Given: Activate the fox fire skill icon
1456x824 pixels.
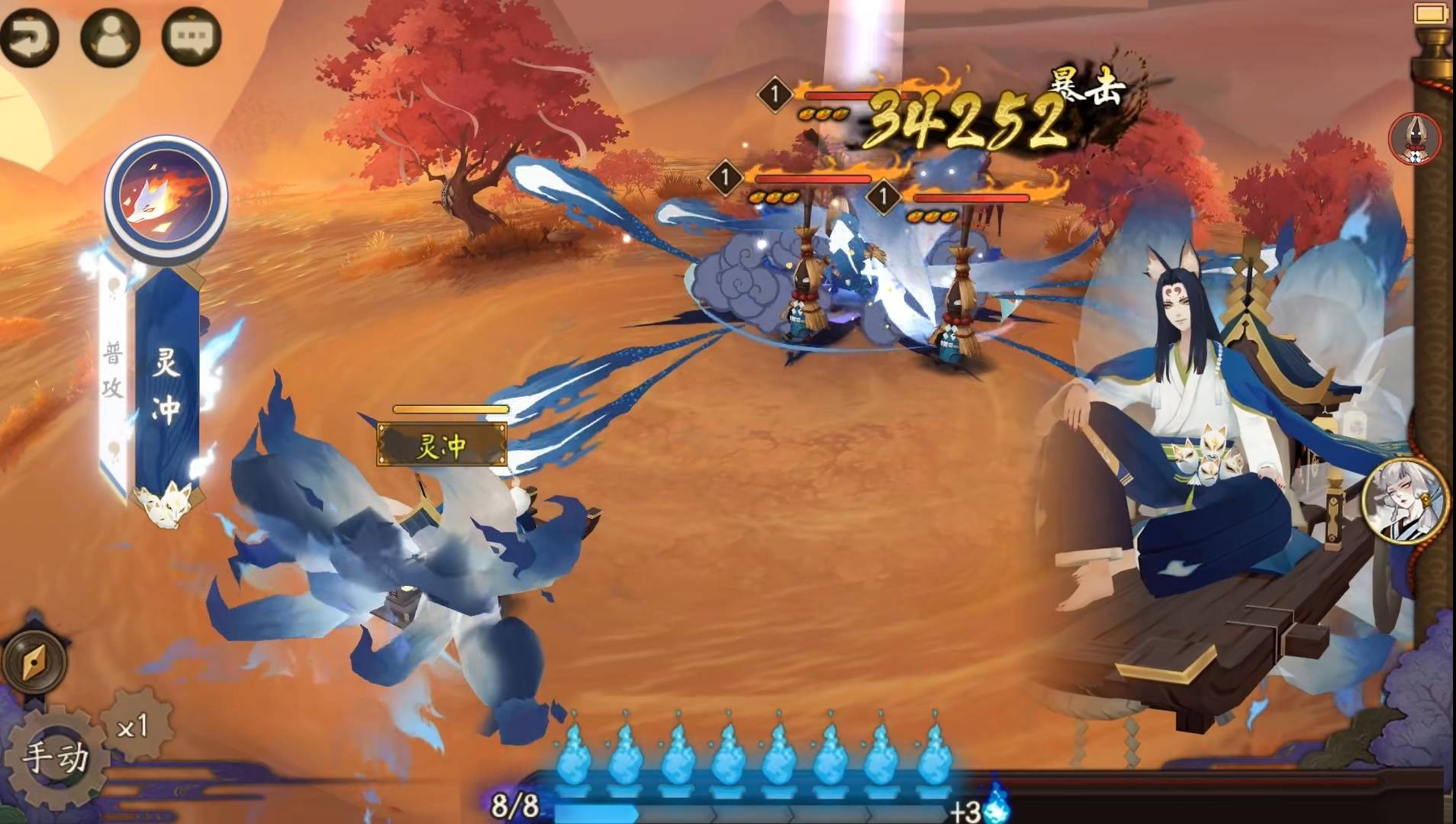Looking at the screenshot, I should click(x=166, y=195).
